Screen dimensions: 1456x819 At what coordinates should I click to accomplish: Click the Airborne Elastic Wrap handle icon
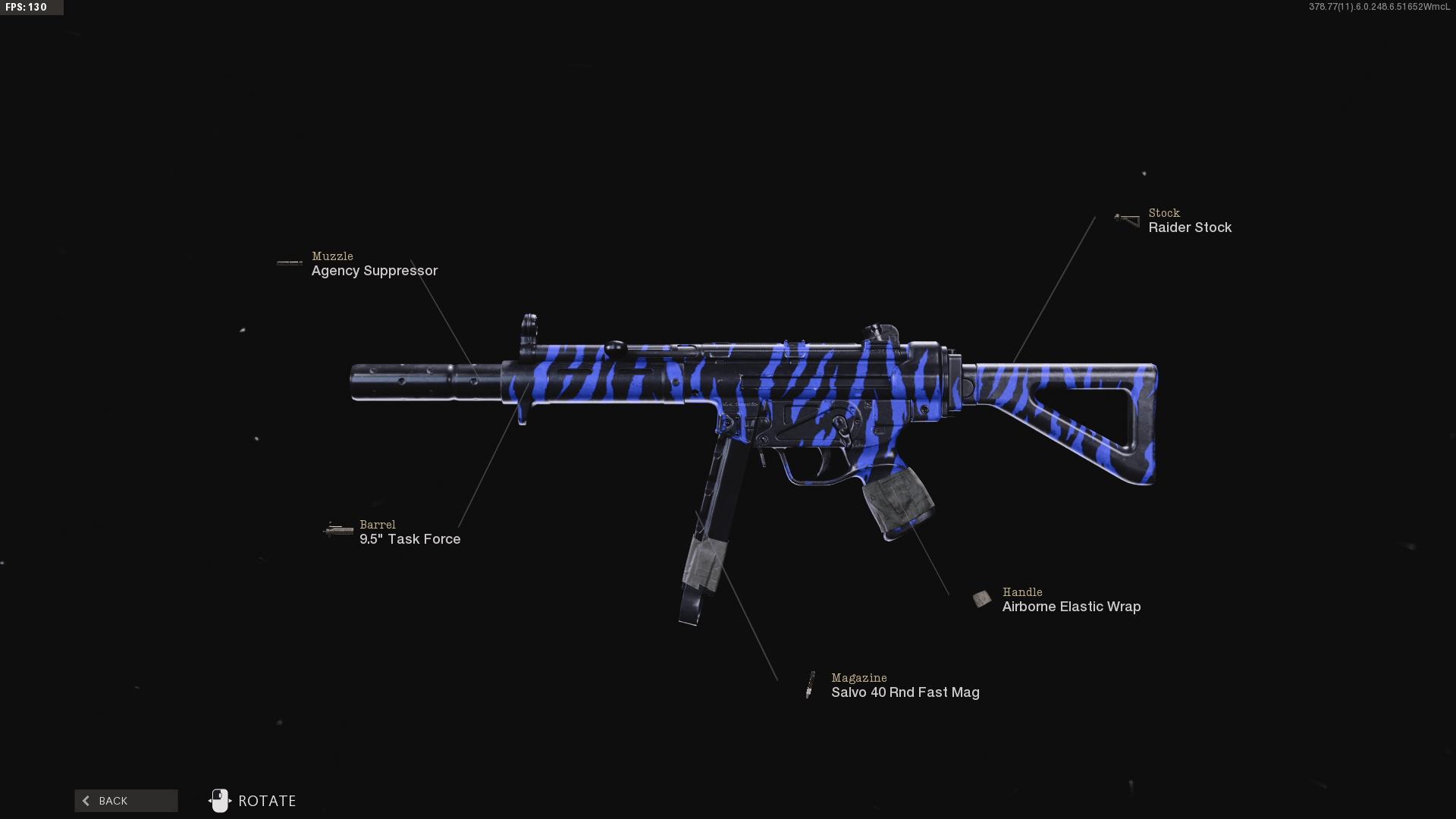click(983, 598)
